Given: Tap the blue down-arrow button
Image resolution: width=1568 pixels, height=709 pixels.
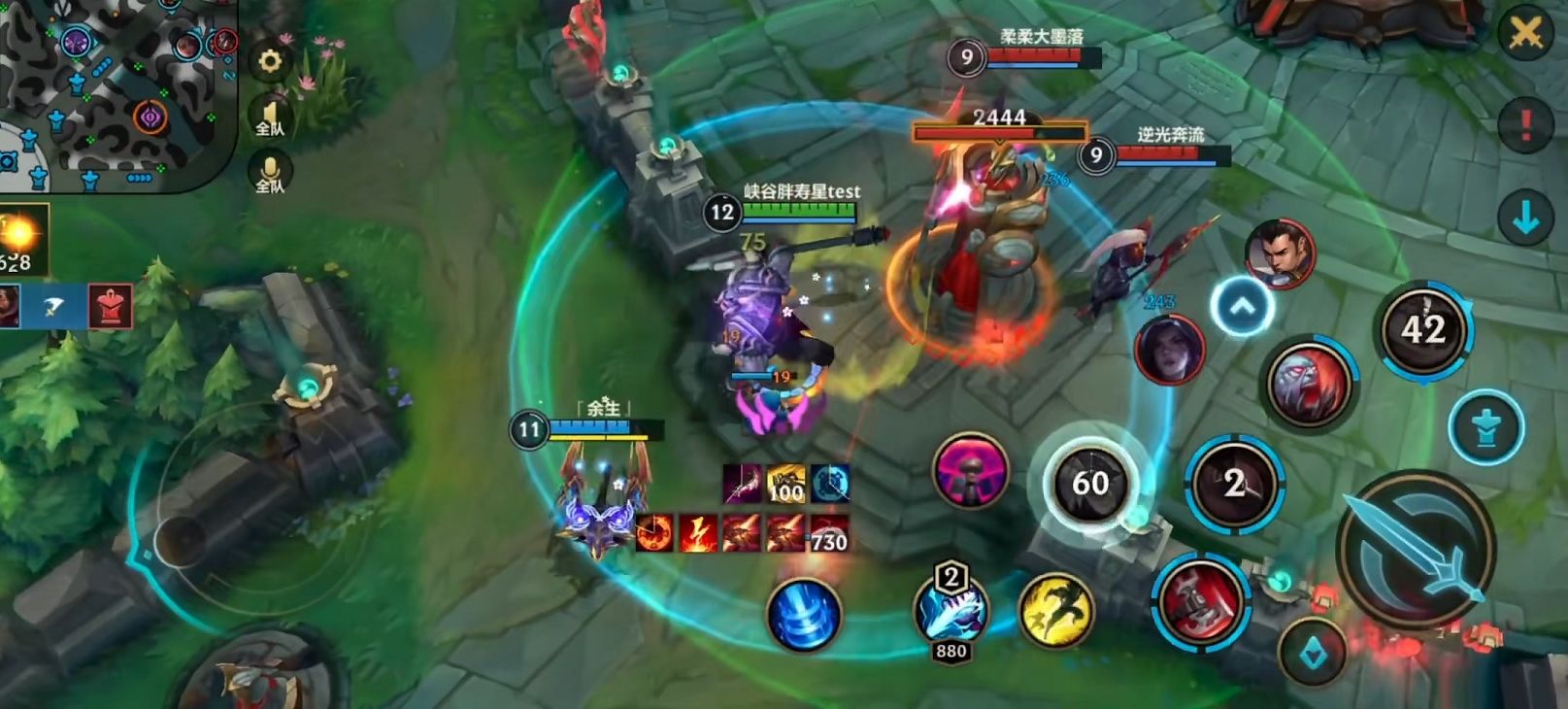Looking at the screenshot, I should (1525, 219).
